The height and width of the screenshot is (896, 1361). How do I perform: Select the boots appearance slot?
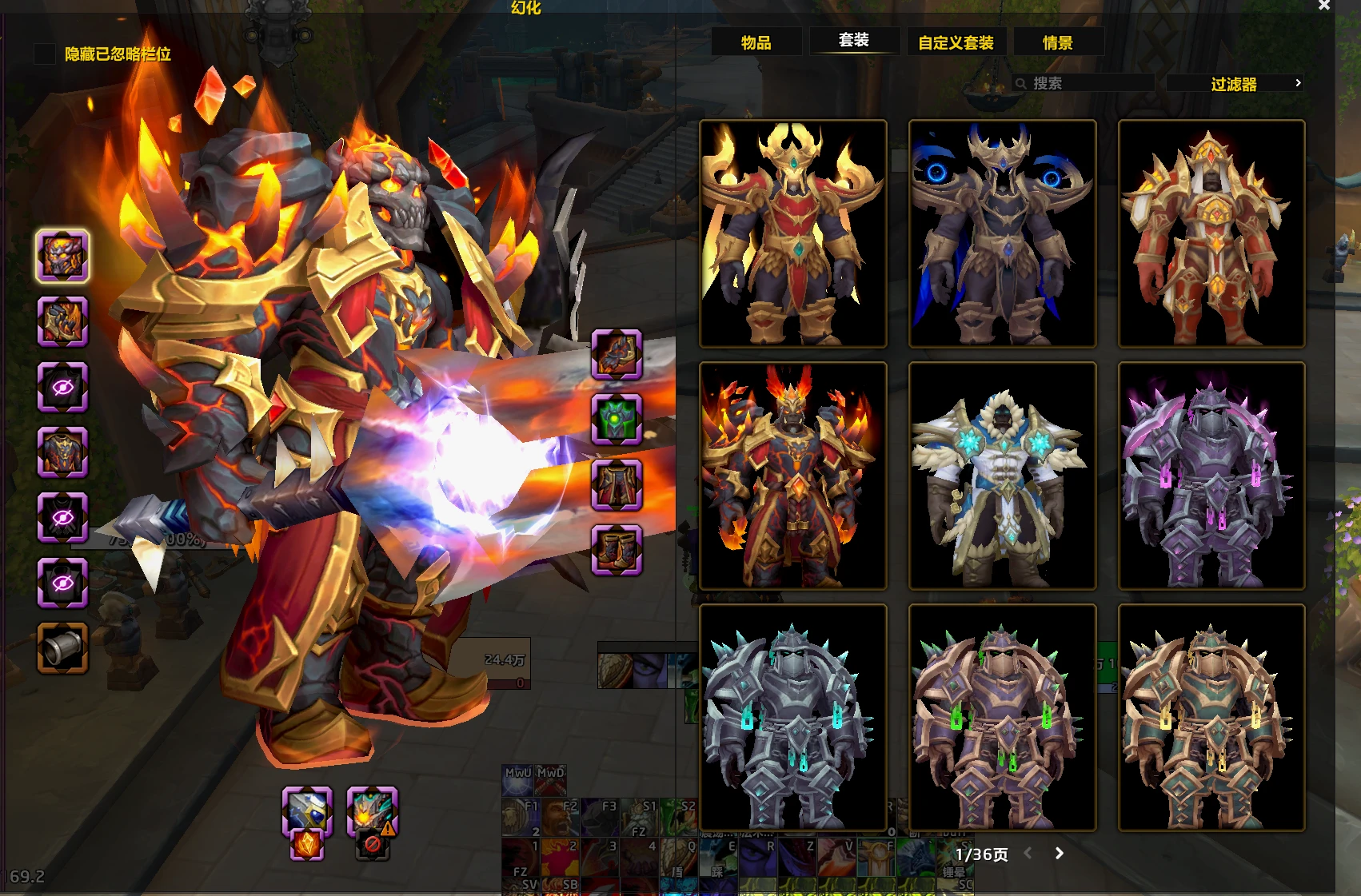click(x=617, y=550)
